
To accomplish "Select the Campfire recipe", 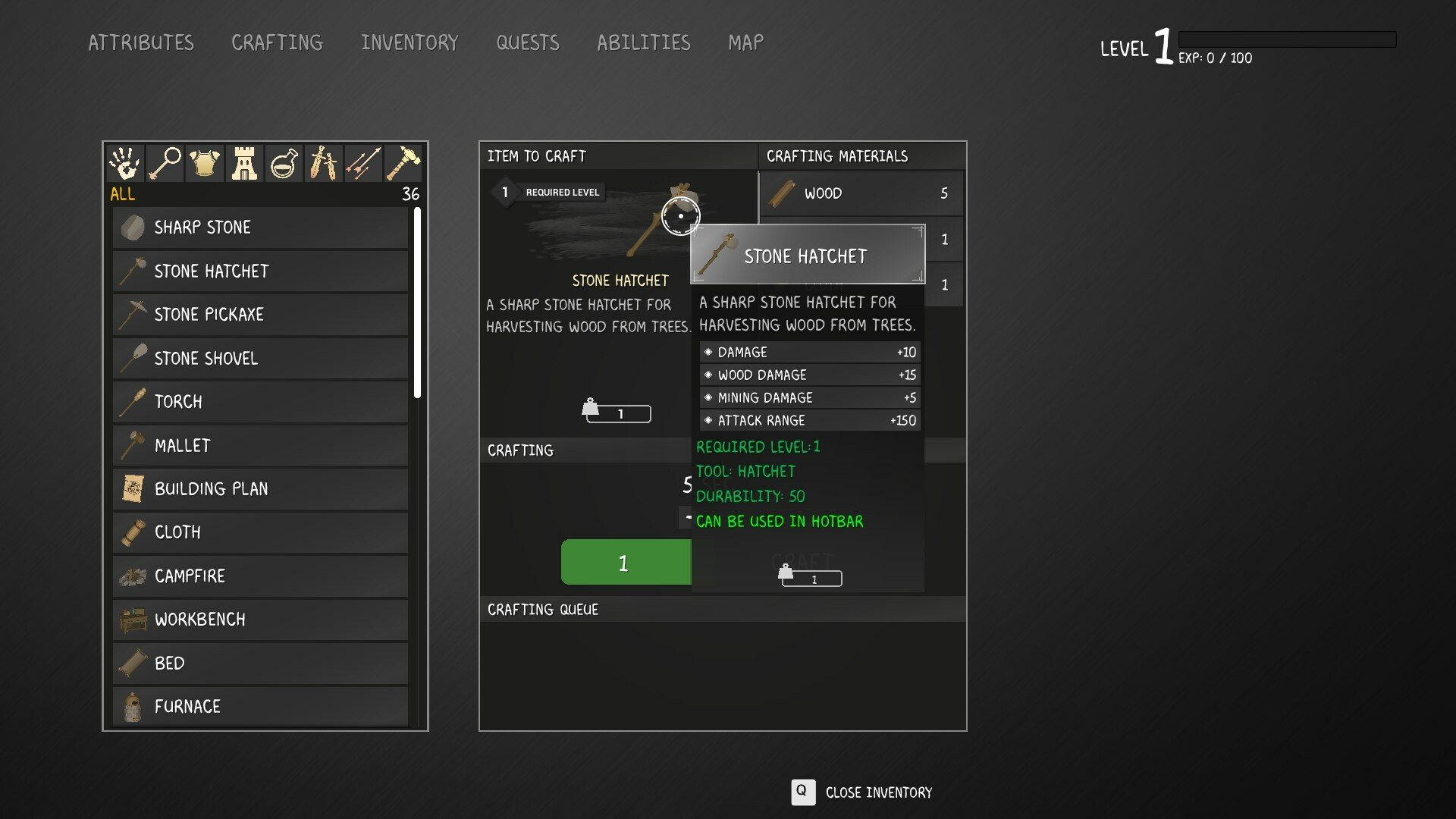I will (260, 576).
